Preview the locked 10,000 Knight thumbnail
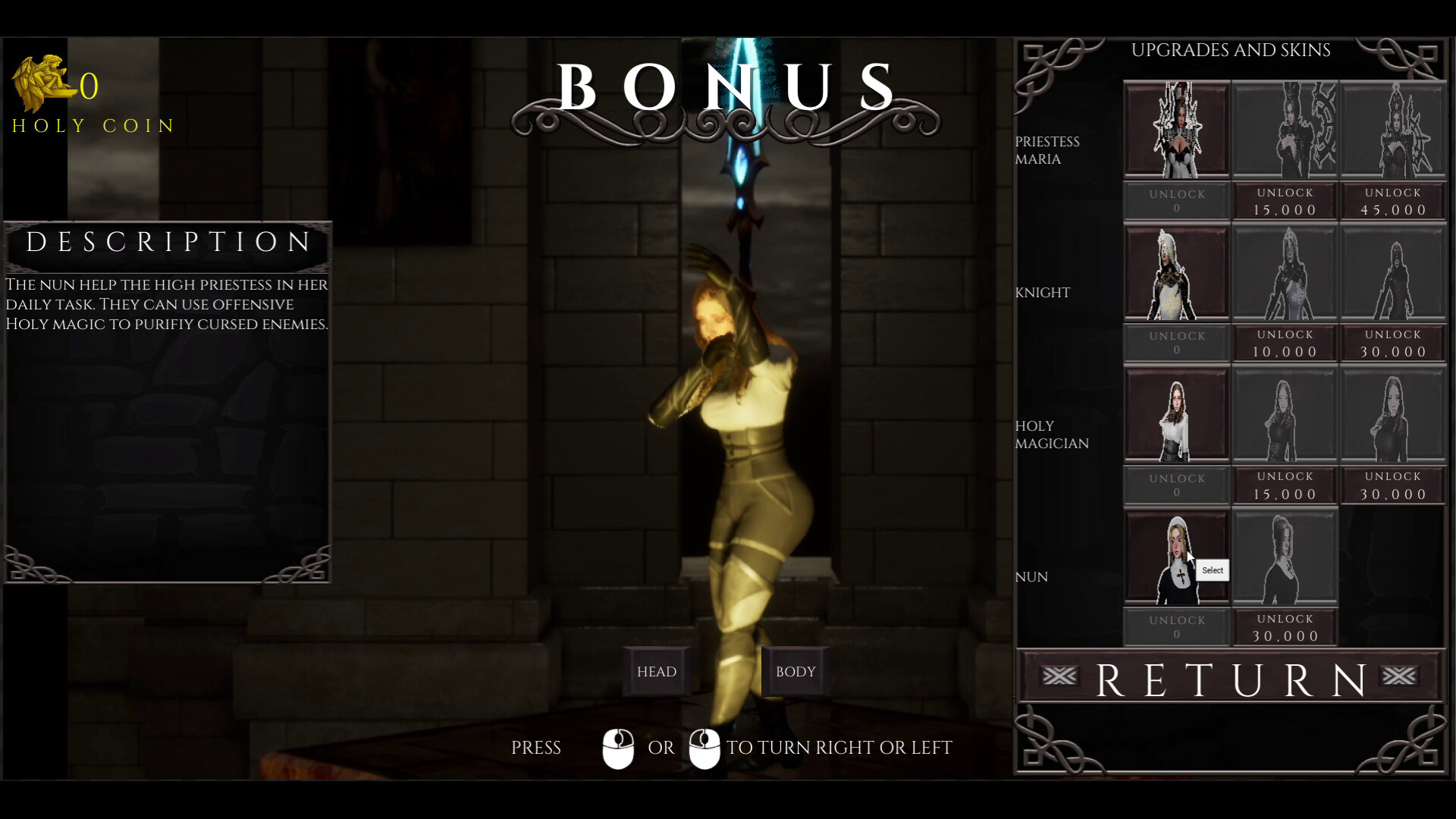The height and width of the screenshot is (819, 1456). [x=1285, y=273]
